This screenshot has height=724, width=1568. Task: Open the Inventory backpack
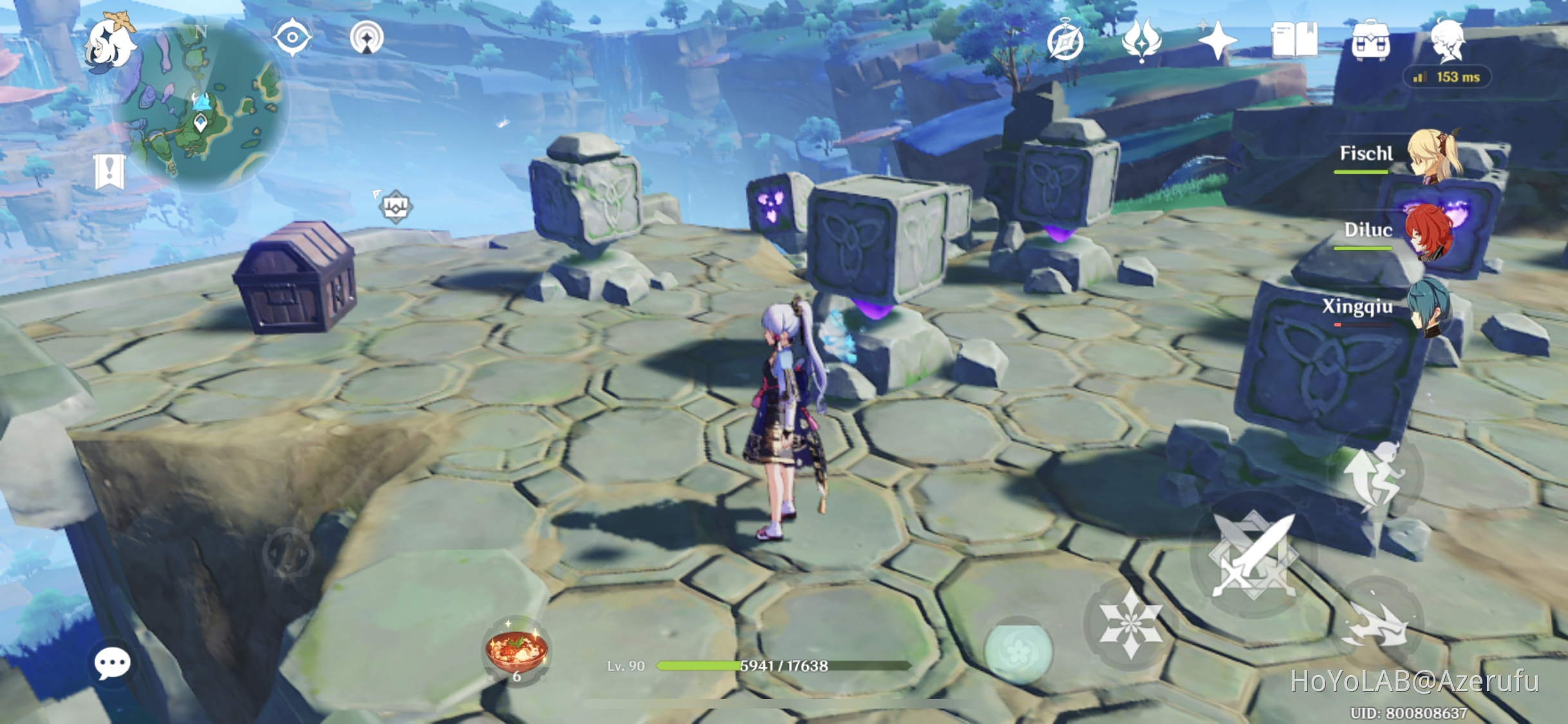[x=1371, y=40]
